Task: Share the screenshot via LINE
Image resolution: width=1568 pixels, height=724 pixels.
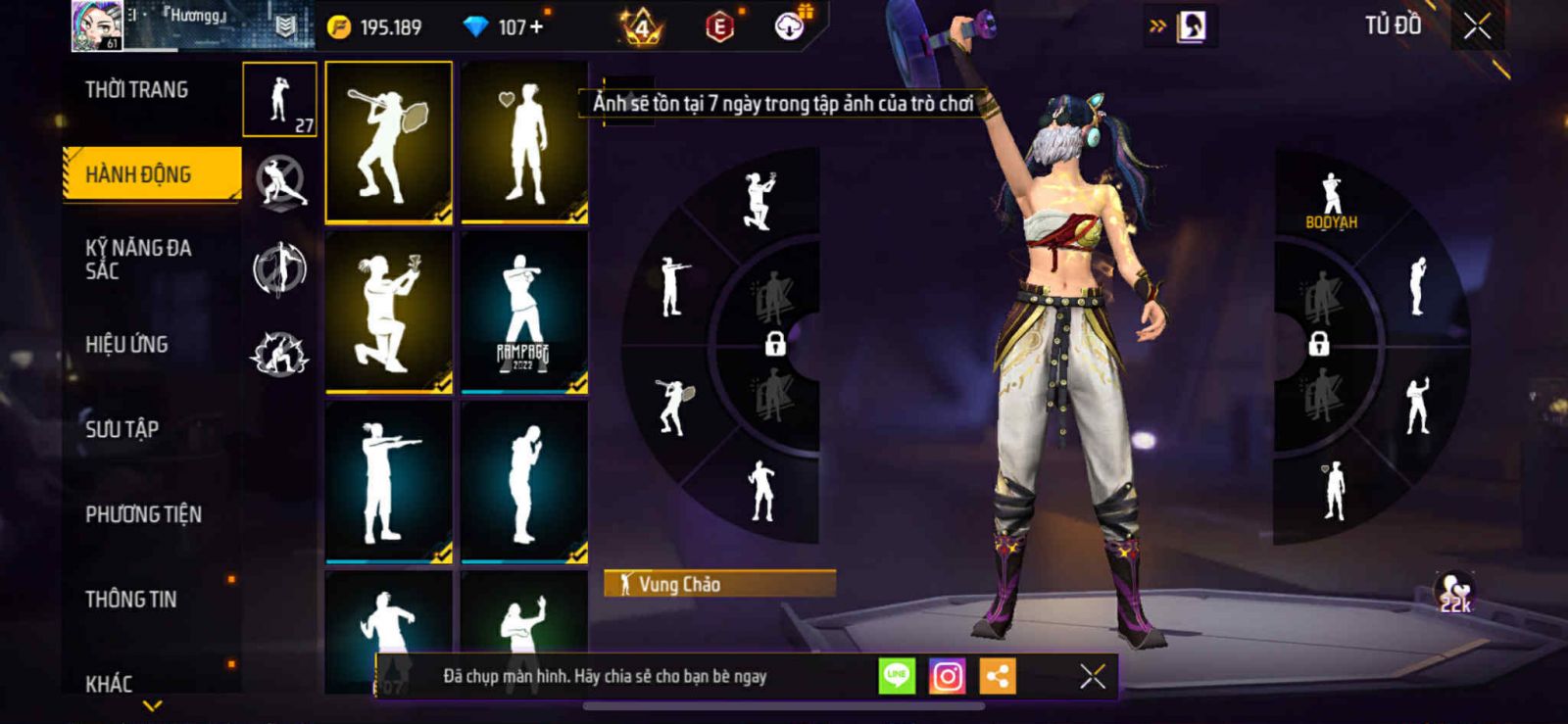Action: pos(897,676)
